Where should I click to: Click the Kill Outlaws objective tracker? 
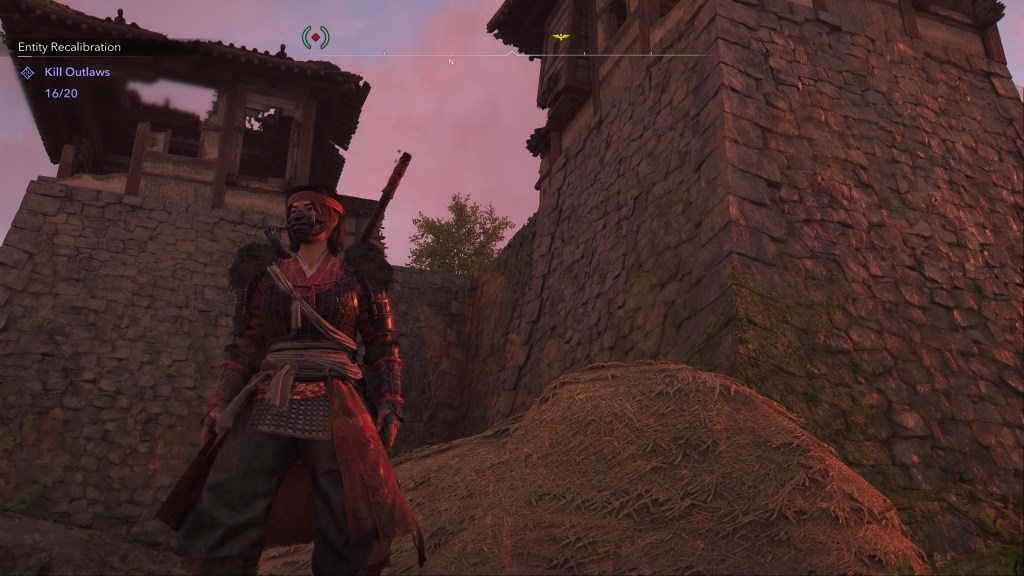coord(77,72)
